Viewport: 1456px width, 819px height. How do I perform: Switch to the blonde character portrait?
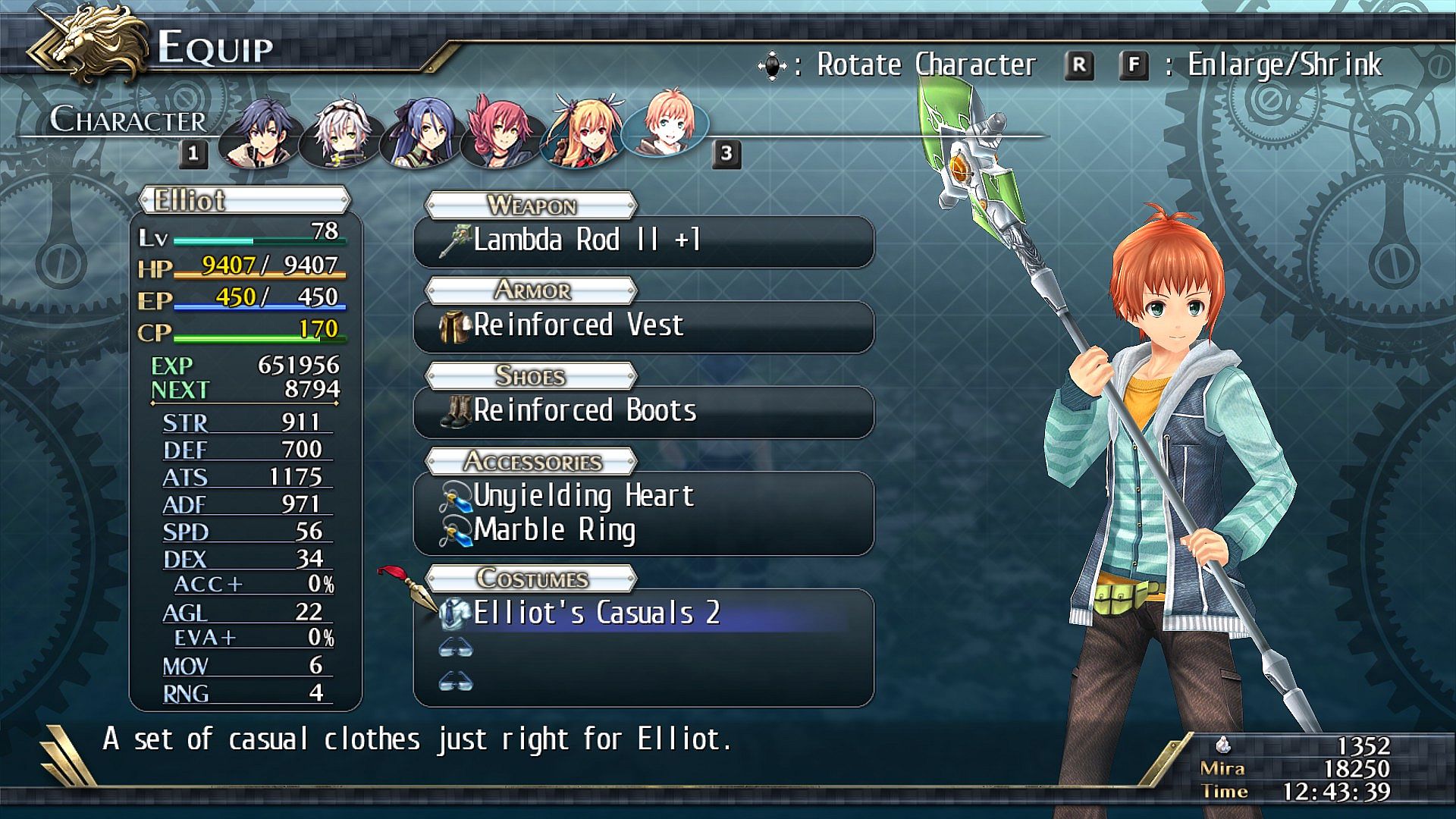pyautogui.click(x=582, y=133)
